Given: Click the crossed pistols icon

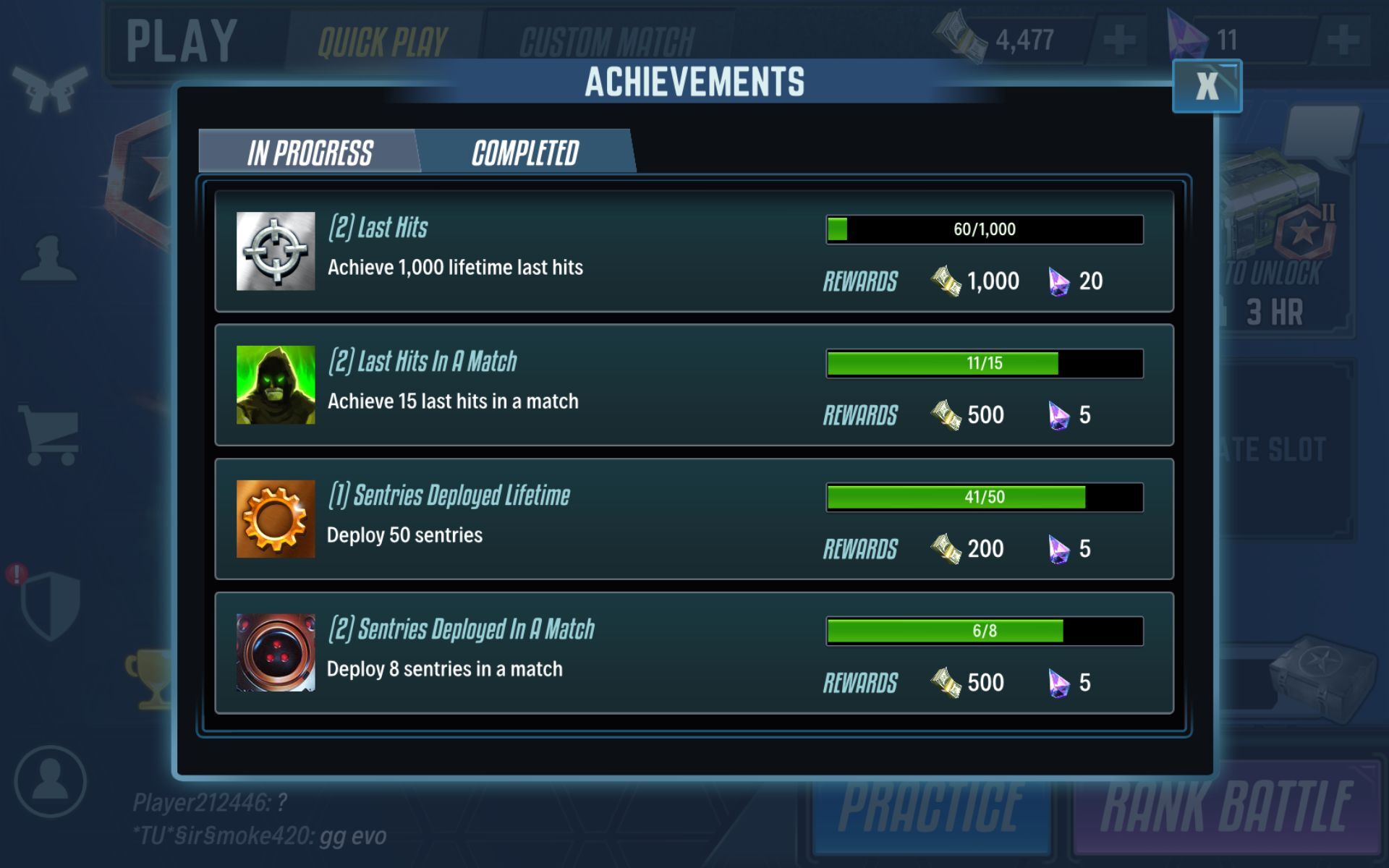Looking at the screenshot, I should click(x=49, y=88).
